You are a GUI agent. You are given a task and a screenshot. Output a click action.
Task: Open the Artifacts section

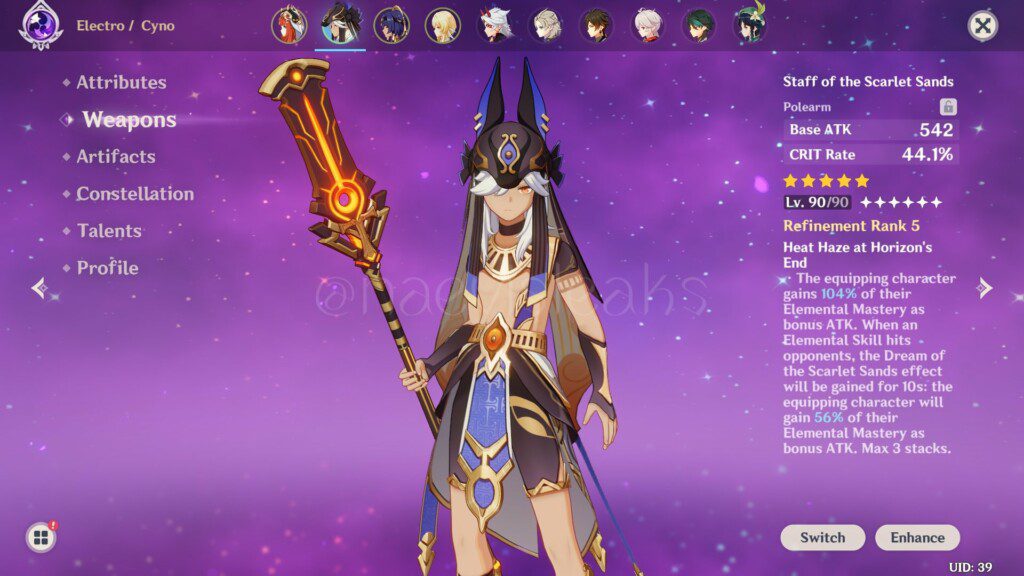(x=115, y=157)
